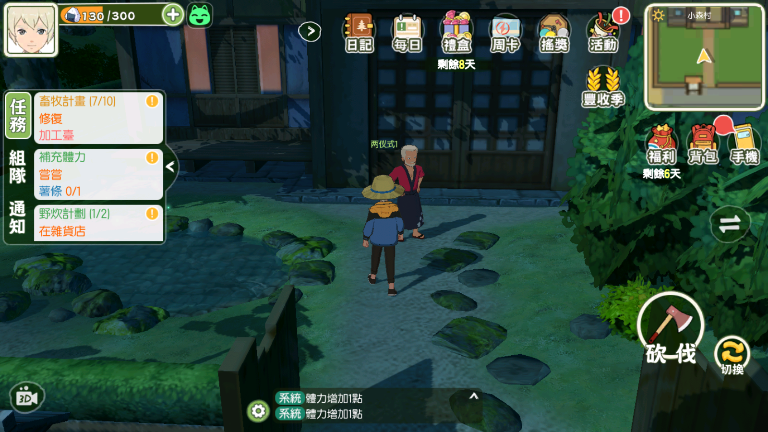Open the 周卡 weekly card

[x=505, y=33]
